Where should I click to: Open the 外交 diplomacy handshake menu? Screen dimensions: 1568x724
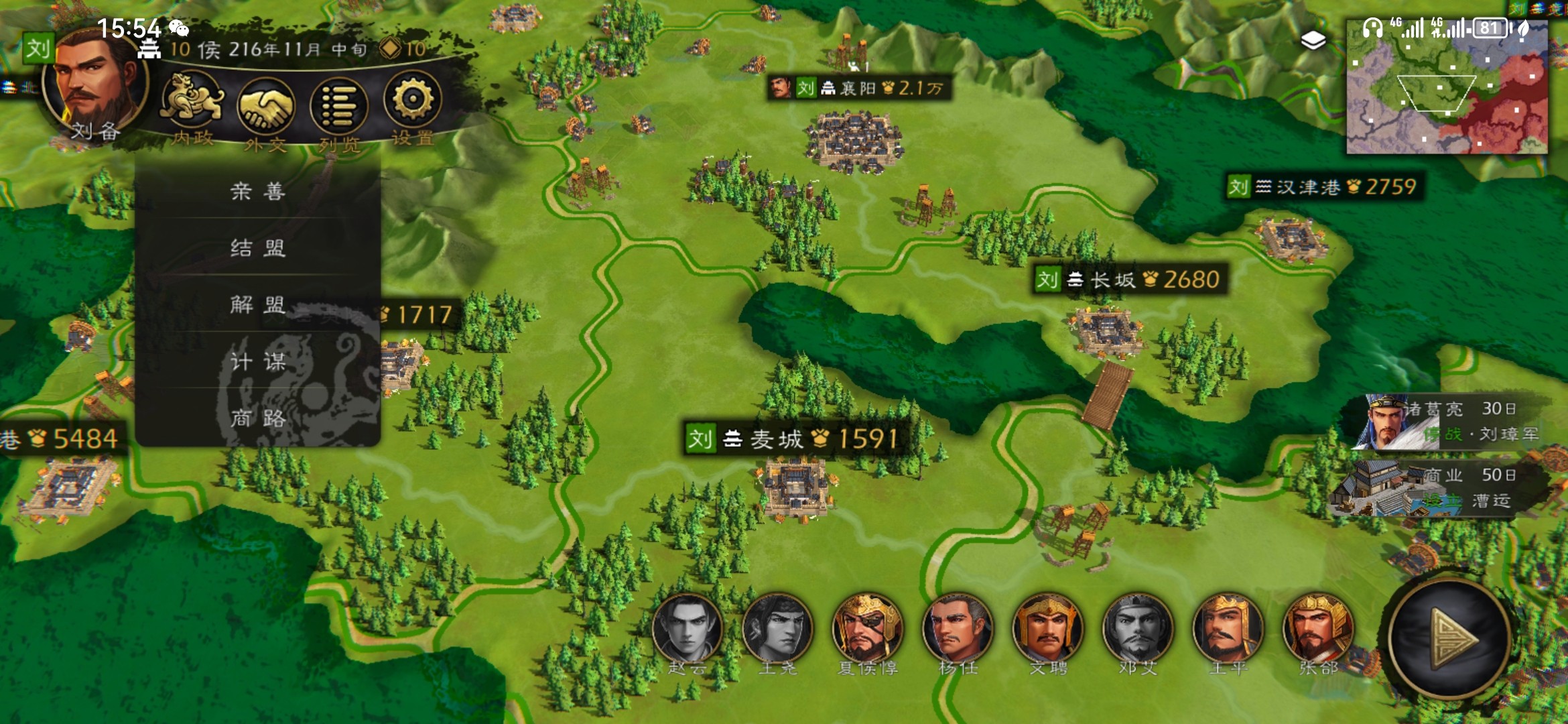click(266, 107)
